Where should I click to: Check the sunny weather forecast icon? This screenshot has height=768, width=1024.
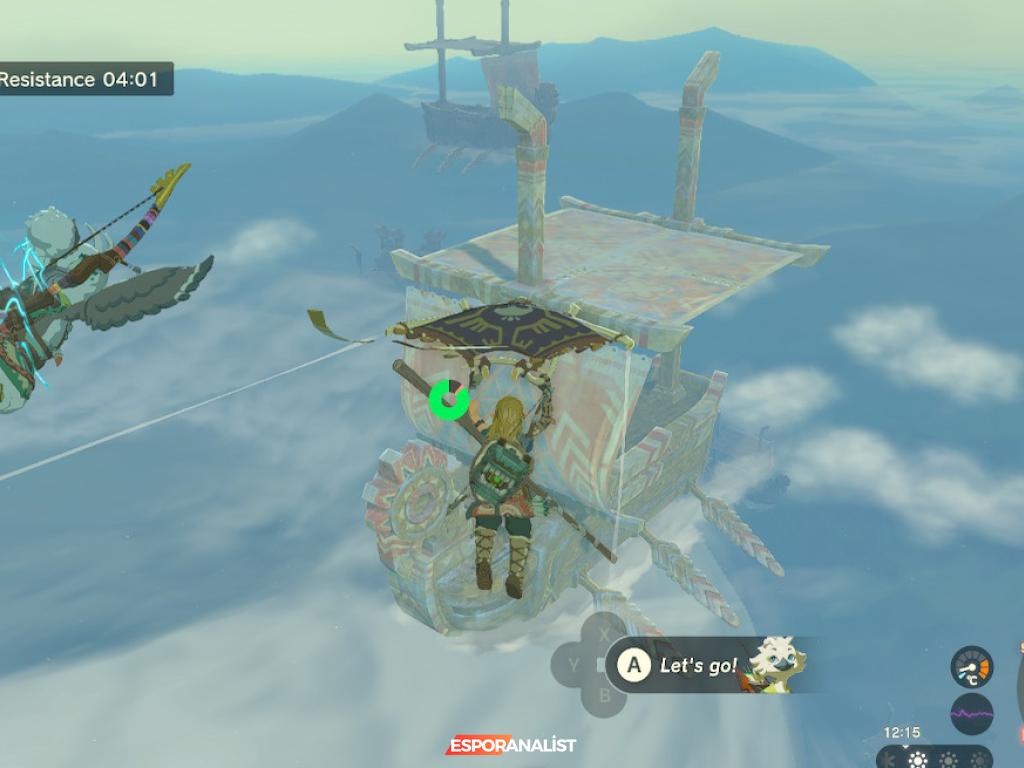916,760
